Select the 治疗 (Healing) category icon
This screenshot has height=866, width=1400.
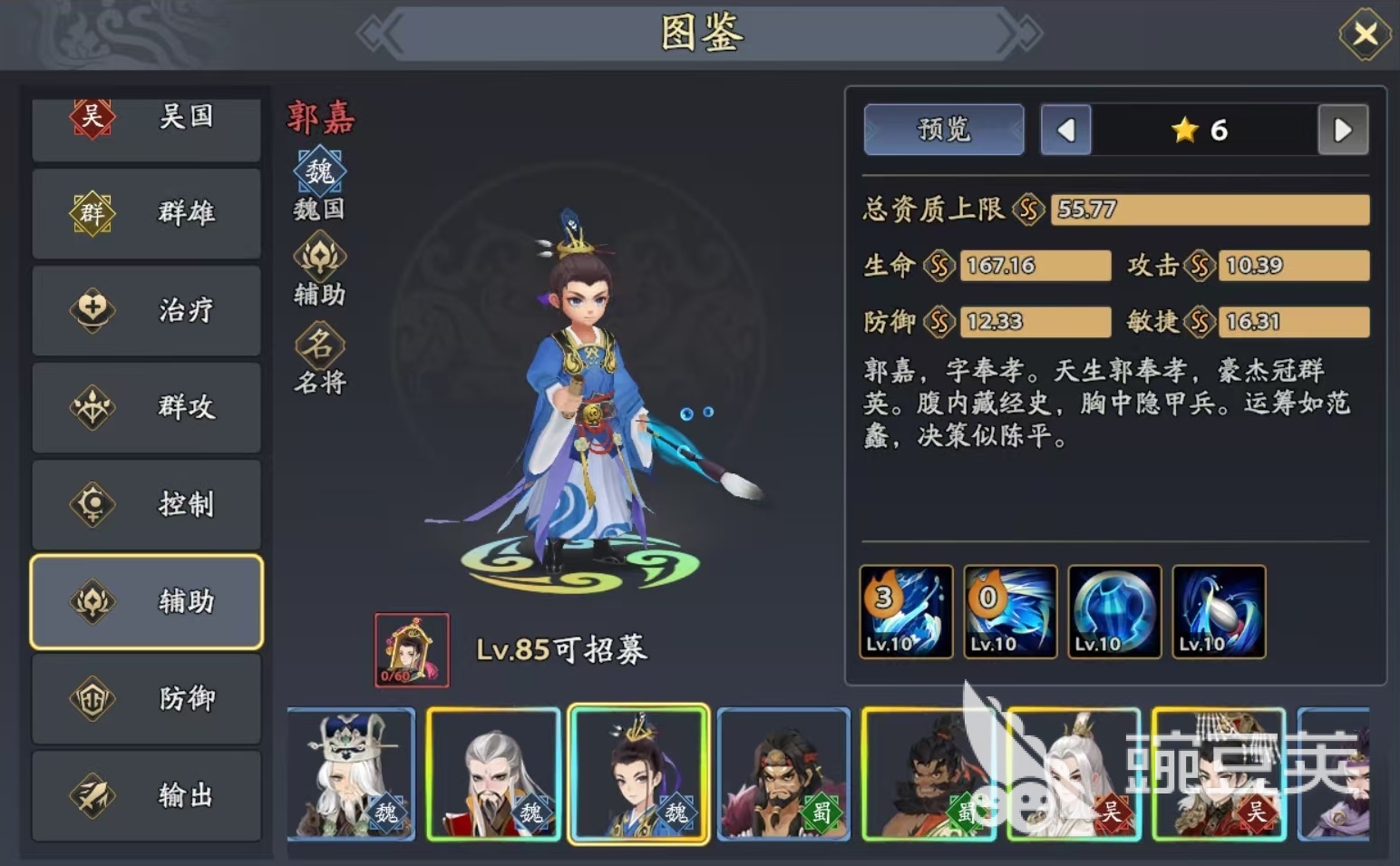pyautogui.click(x=91, y=311)
